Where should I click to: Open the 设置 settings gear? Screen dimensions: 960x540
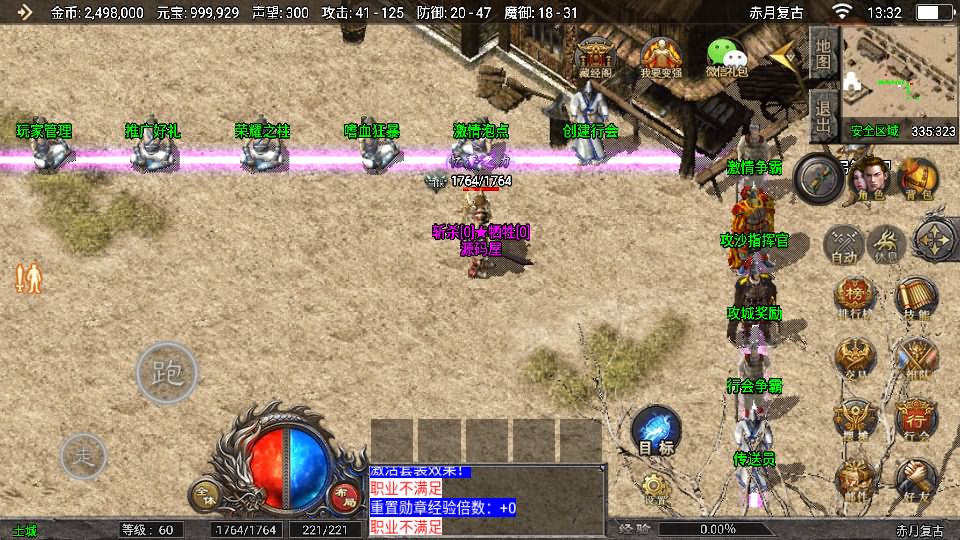tap(656, 488)
